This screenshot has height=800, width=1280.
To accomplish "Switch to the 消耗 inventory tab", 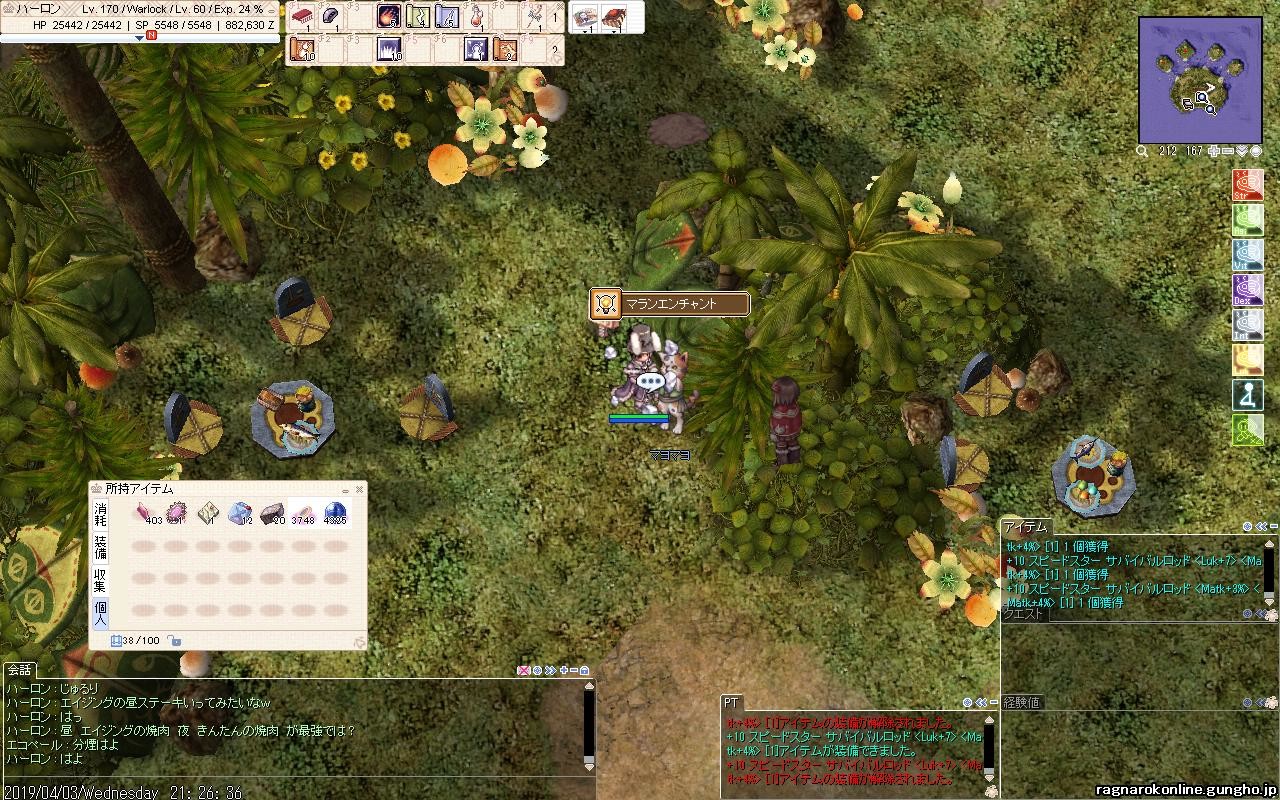I will (x=100, y=514).
